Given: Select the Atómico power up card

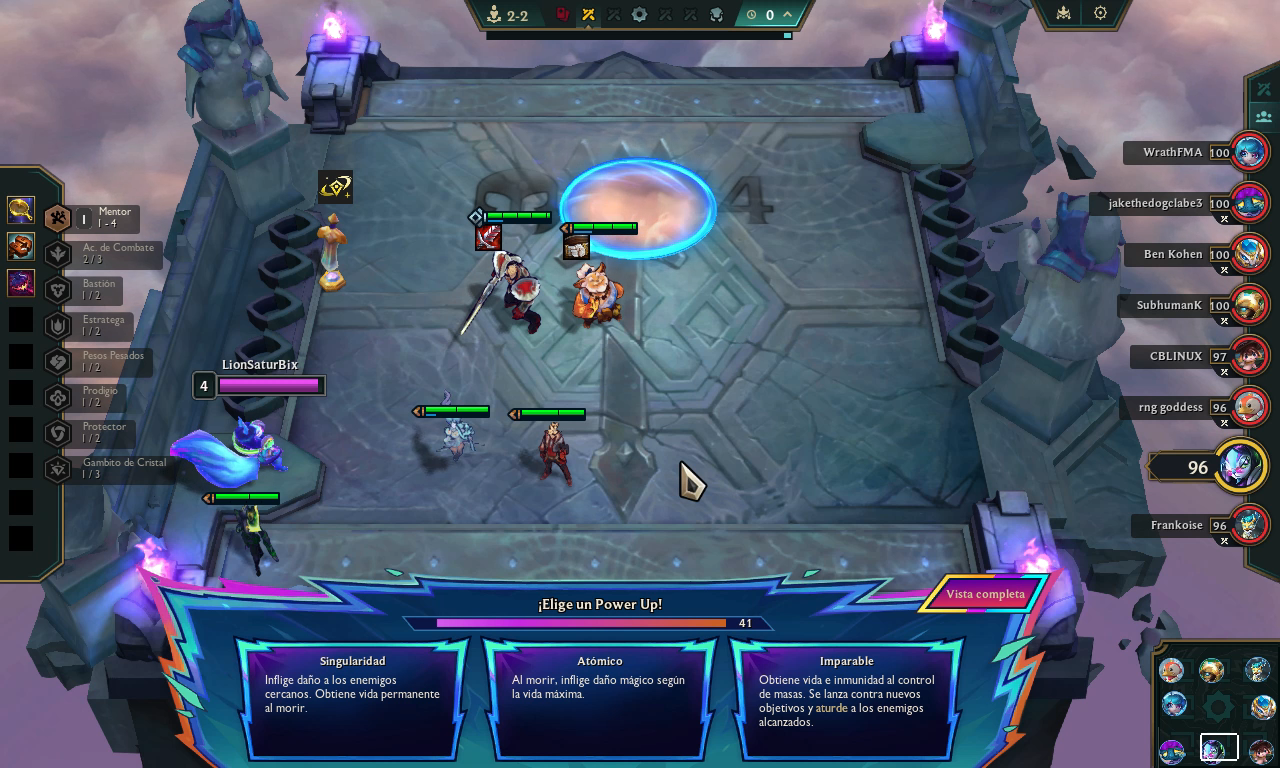Looking at the screenshot, I should pyautogui.click(x=600, y=698).
